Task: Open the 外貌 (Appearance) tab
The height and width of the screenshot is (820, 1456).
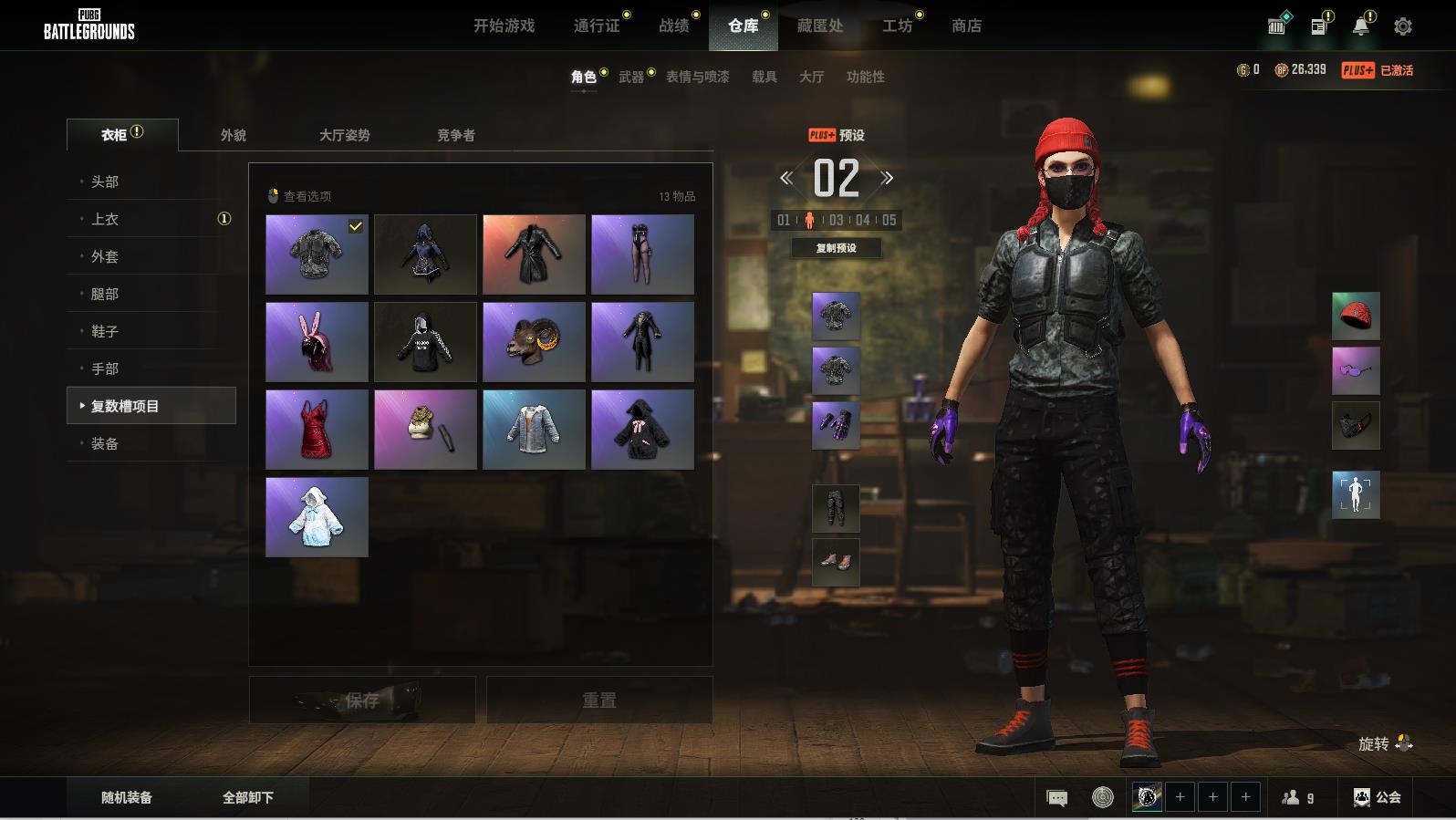Action: pyautogui.click(x=233, y=135)
